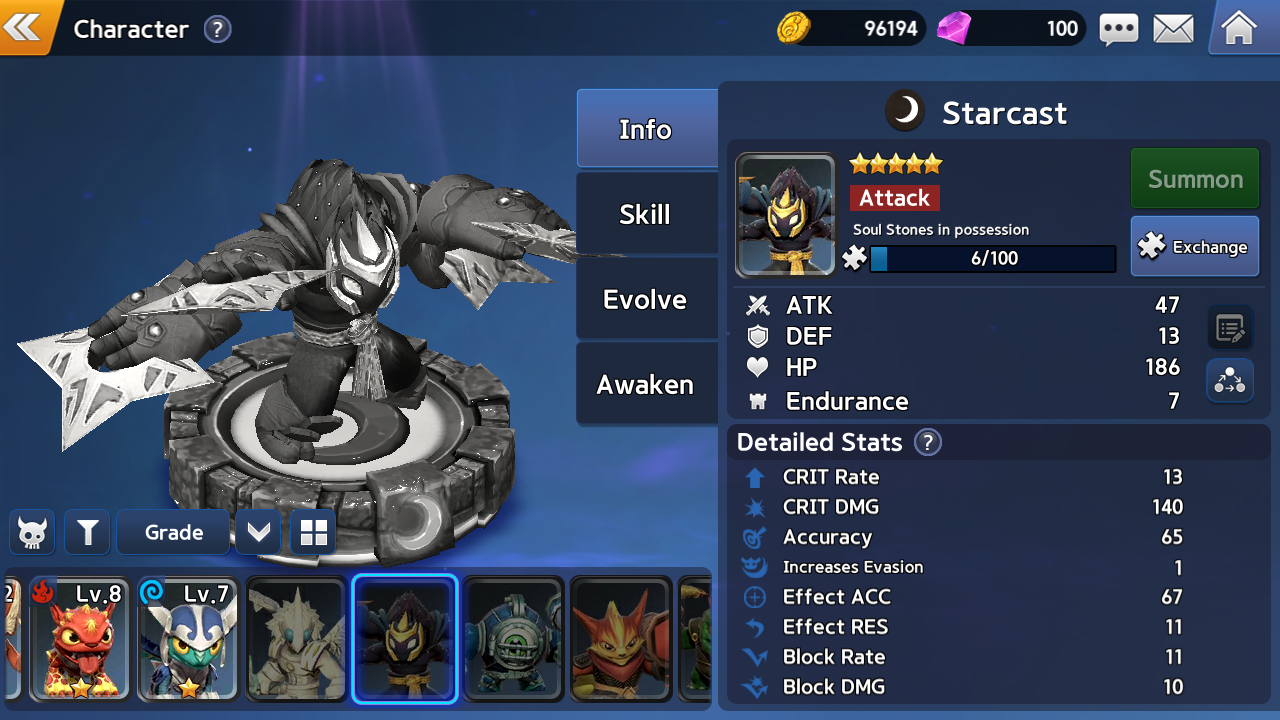Image resolution: width=1280 pixels, height=720 pixels.
Task: Open the Character help question mark
Action: (x=217, y=29)
